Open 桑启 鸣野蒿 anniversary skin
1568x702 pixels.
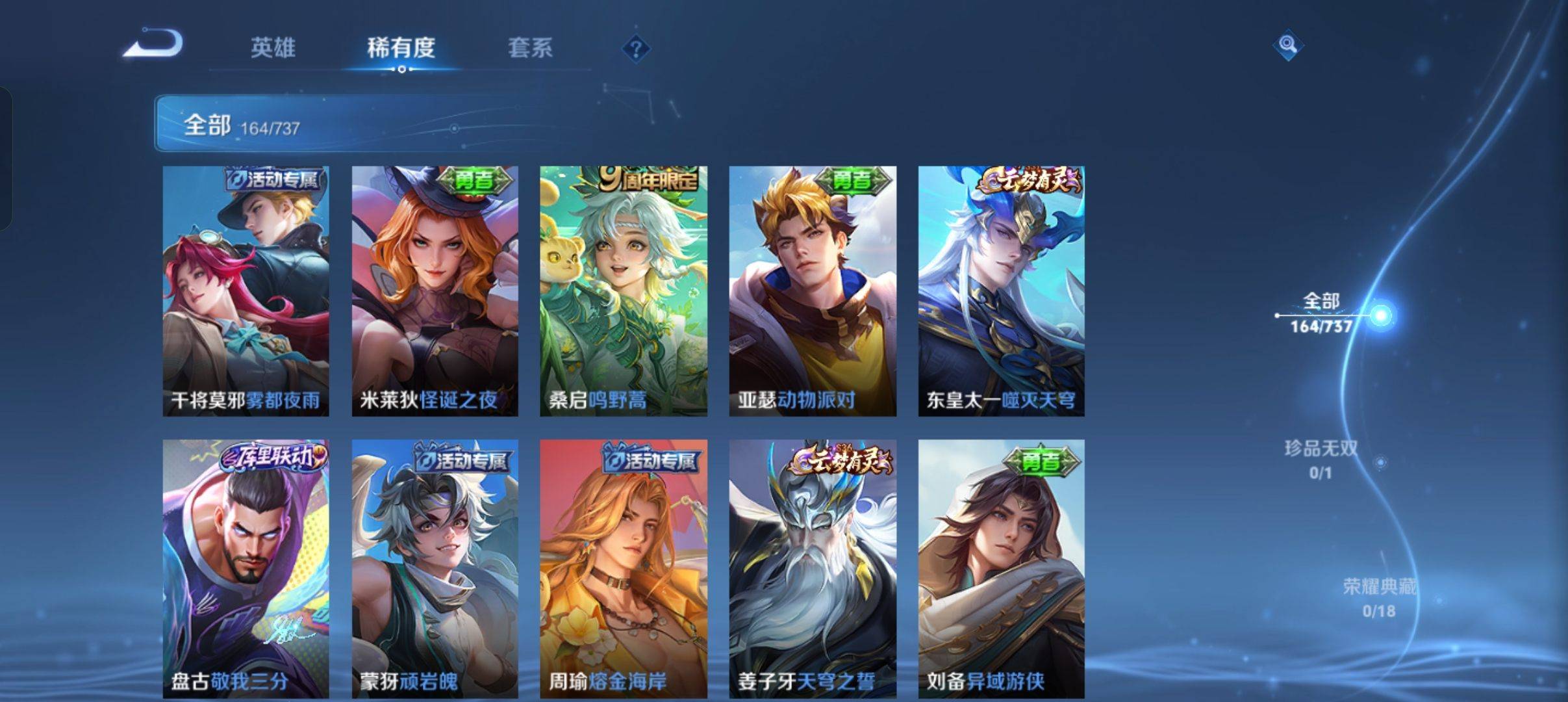622,292
